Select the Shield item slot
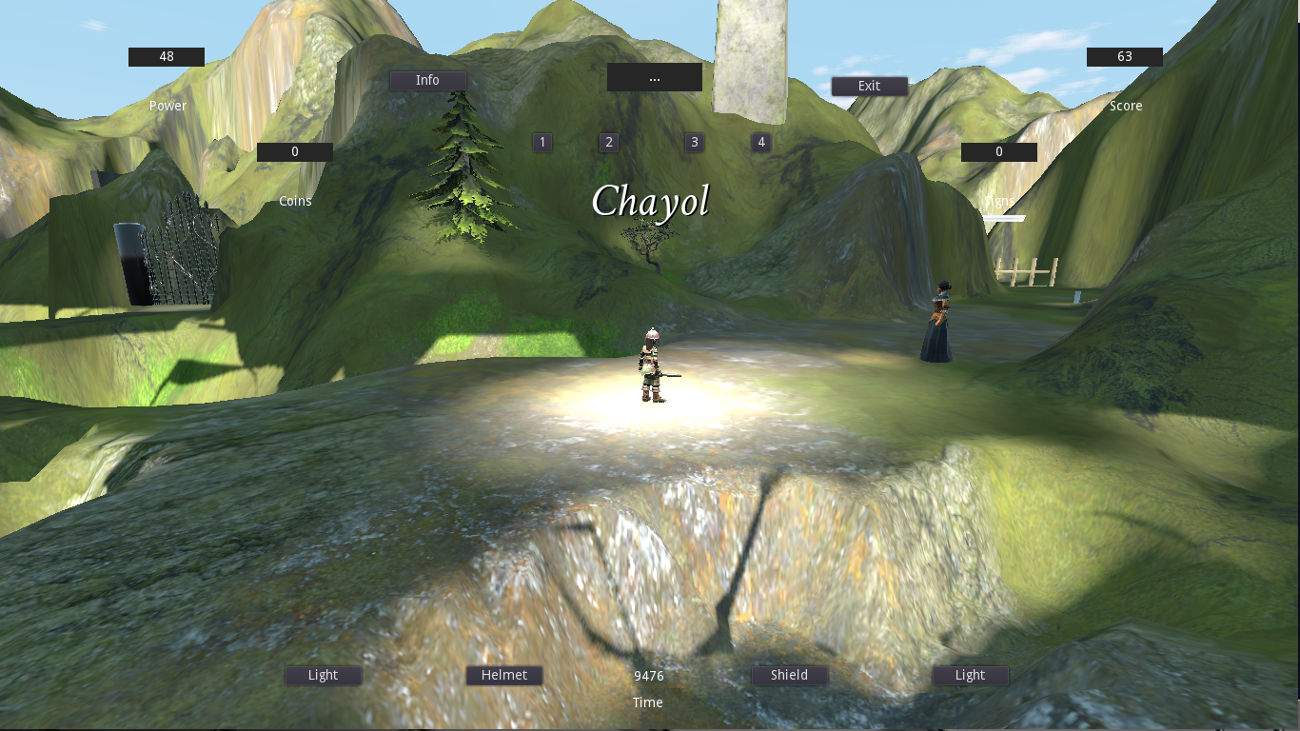1300x731 pixels. coord(789,675)
